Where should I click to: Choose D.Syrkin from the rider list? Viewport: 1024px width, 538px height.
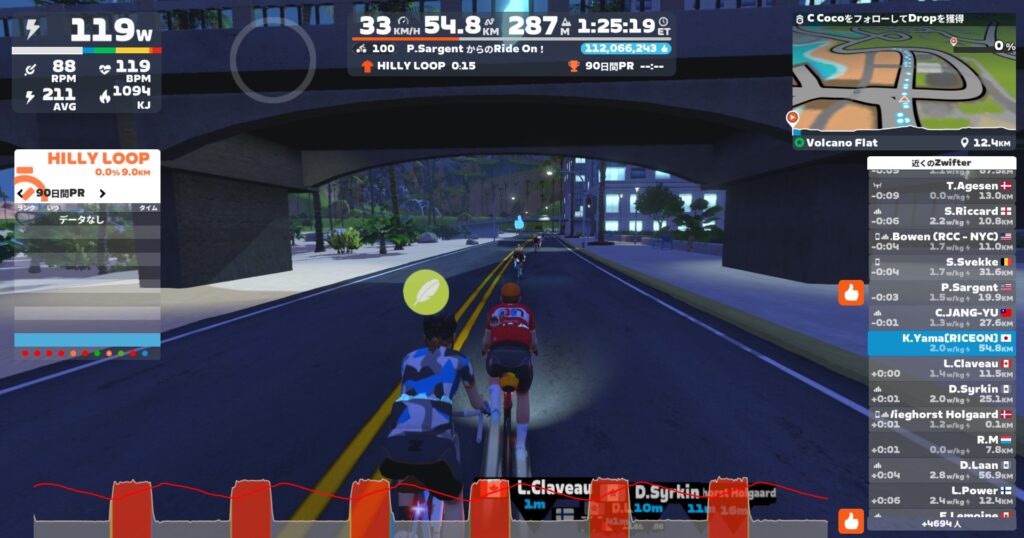[x=941, y=394]
